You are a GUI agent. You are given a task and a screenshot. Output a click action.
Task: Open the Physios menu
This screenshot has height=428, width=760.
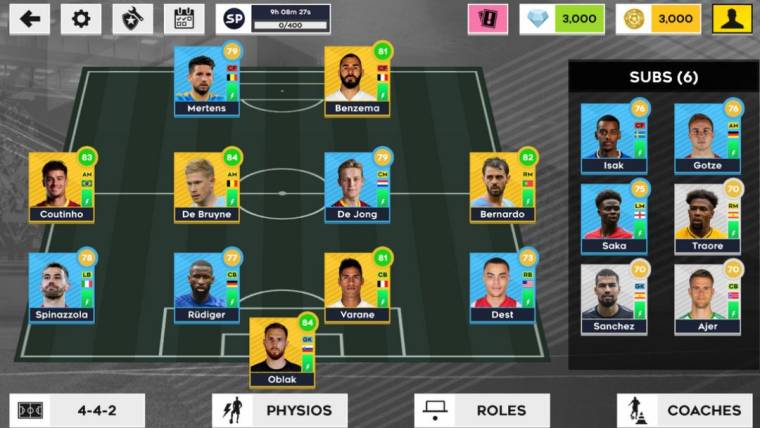click(280, 410)
